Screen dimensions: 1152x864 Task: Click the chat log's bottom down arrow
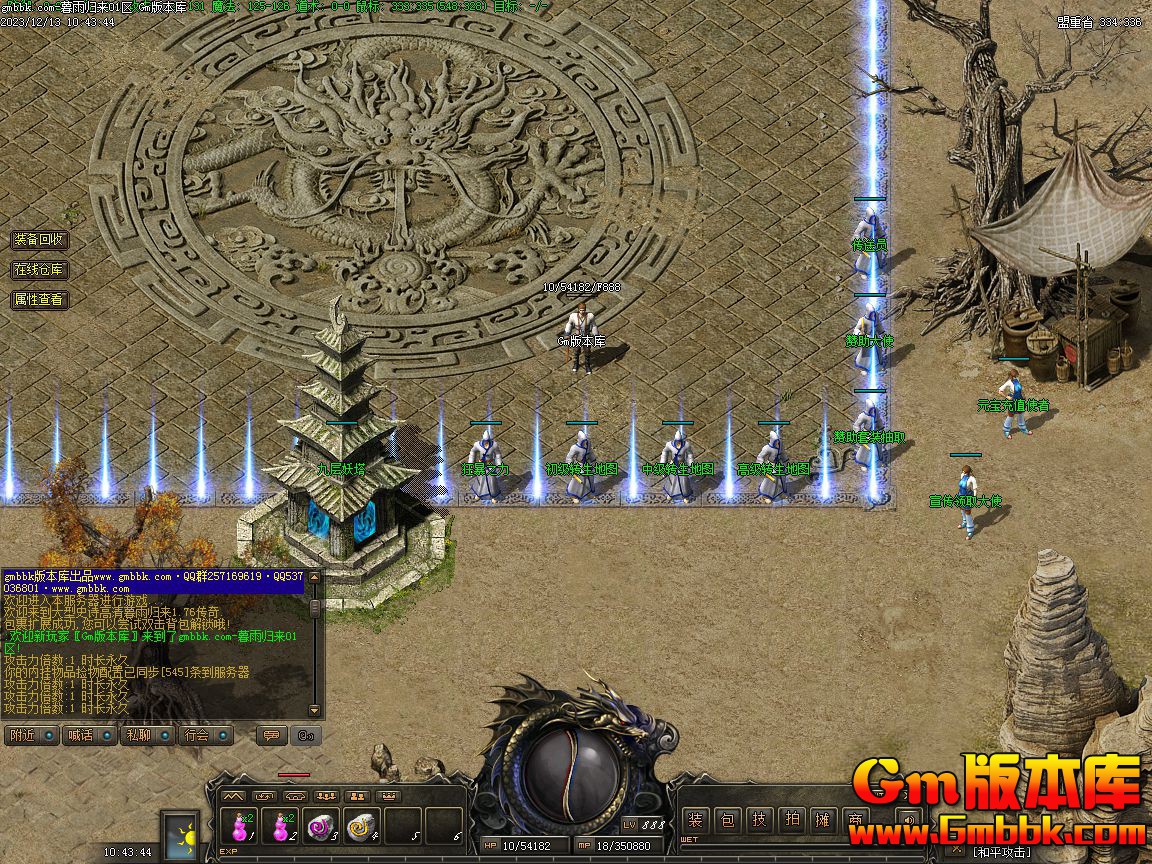point(315,711)
